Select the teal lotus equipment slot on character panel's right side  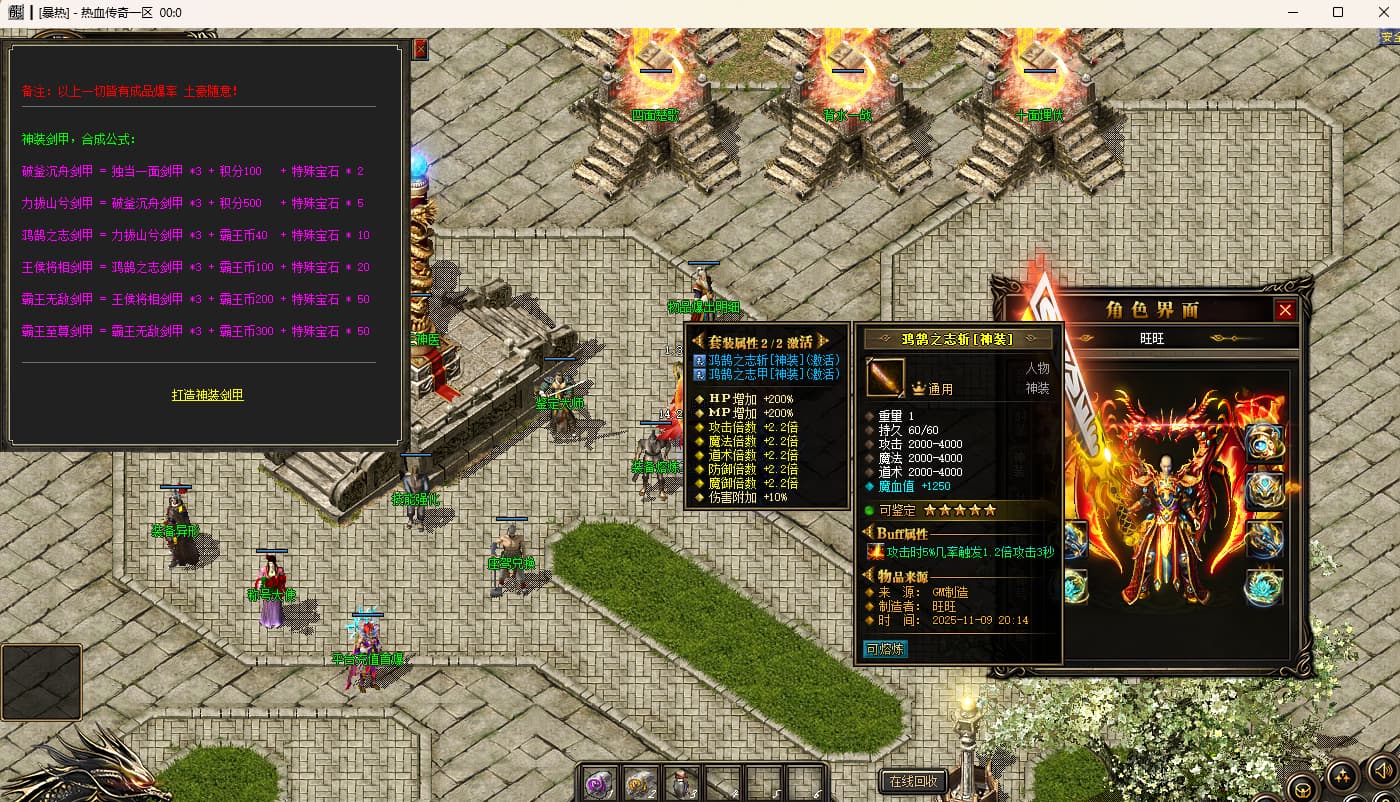pos(1264,587)
